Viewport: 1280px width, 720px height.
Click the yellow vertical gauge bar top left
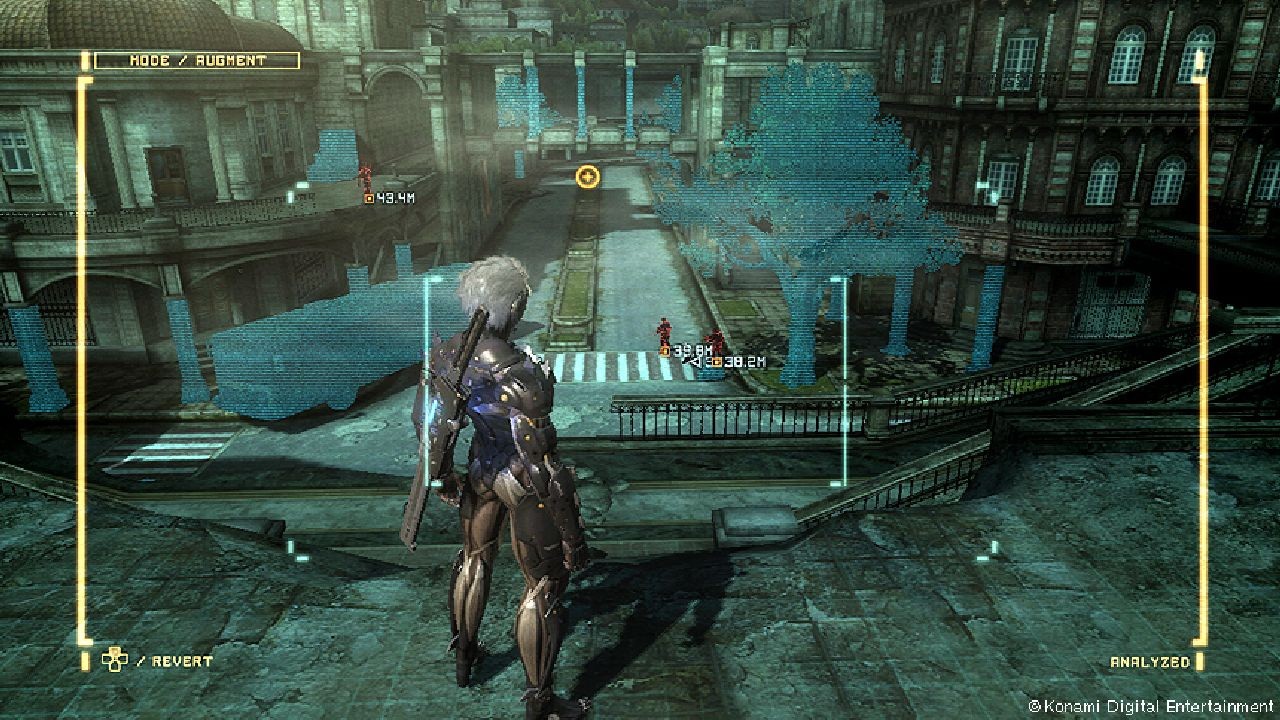(x=82, y=60)
